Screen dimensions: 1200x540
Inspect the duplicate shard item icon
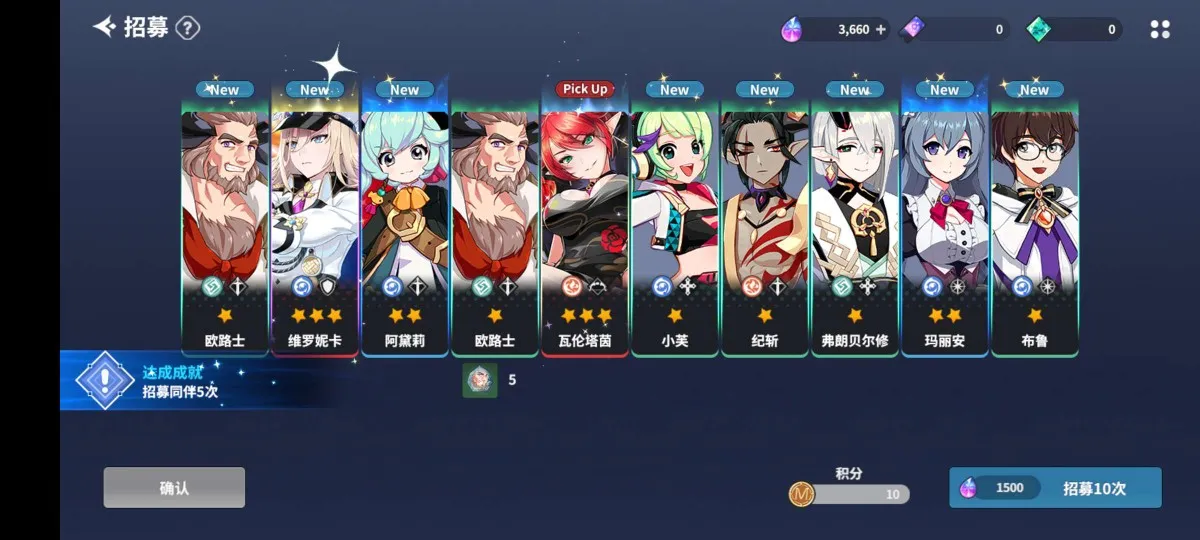pyautogui.click(x=480, y=380)
